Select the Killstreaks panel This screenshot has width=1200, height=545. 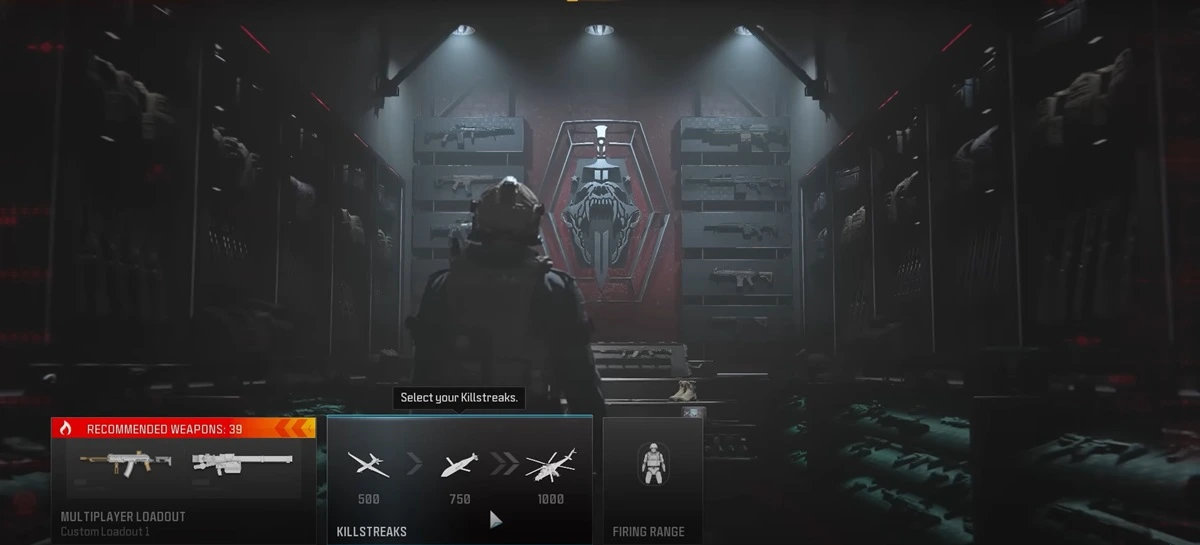point(459,480)
